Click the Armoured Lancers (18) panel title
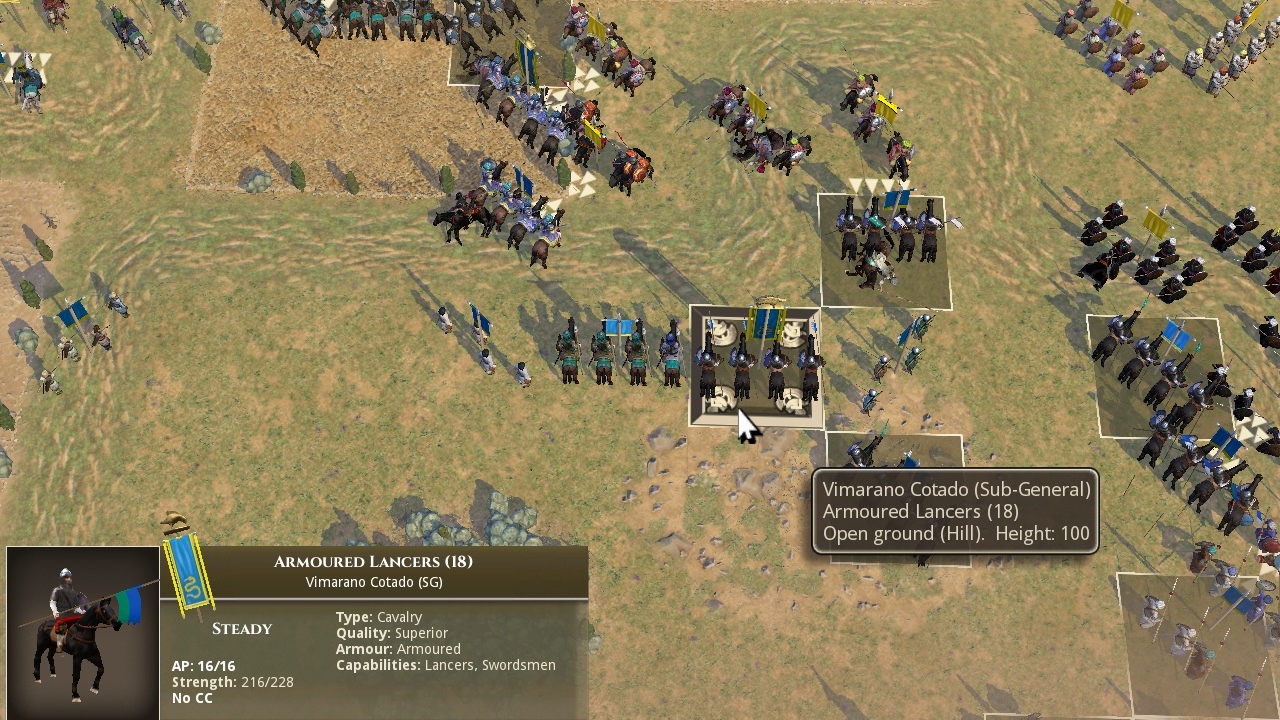Viewport: 1280px width, 720px height. click(377, 561)
